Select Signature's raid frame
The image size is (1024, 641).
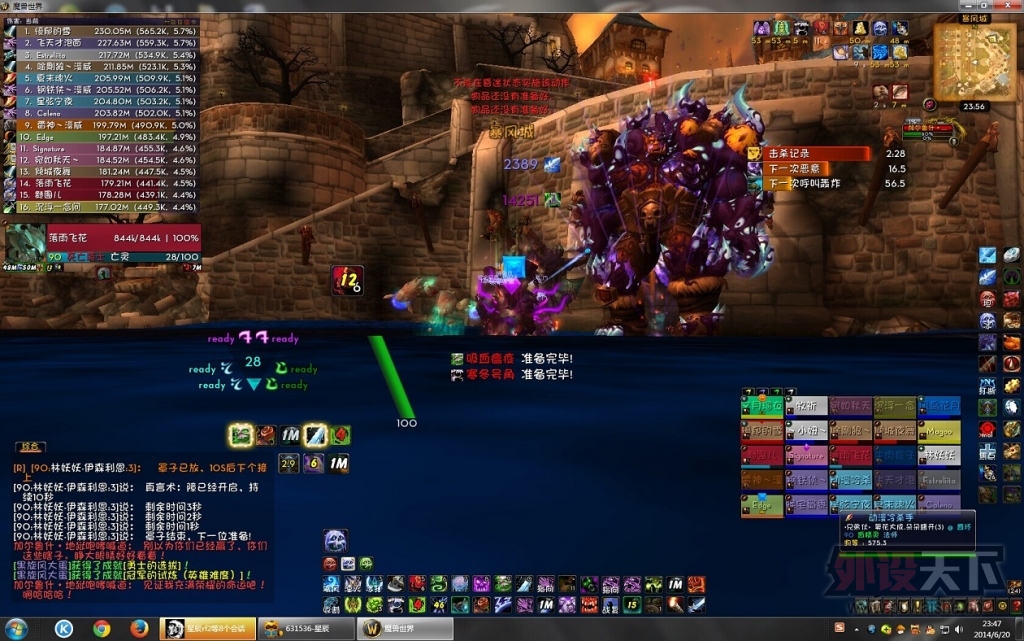click(x=807, y=456)
